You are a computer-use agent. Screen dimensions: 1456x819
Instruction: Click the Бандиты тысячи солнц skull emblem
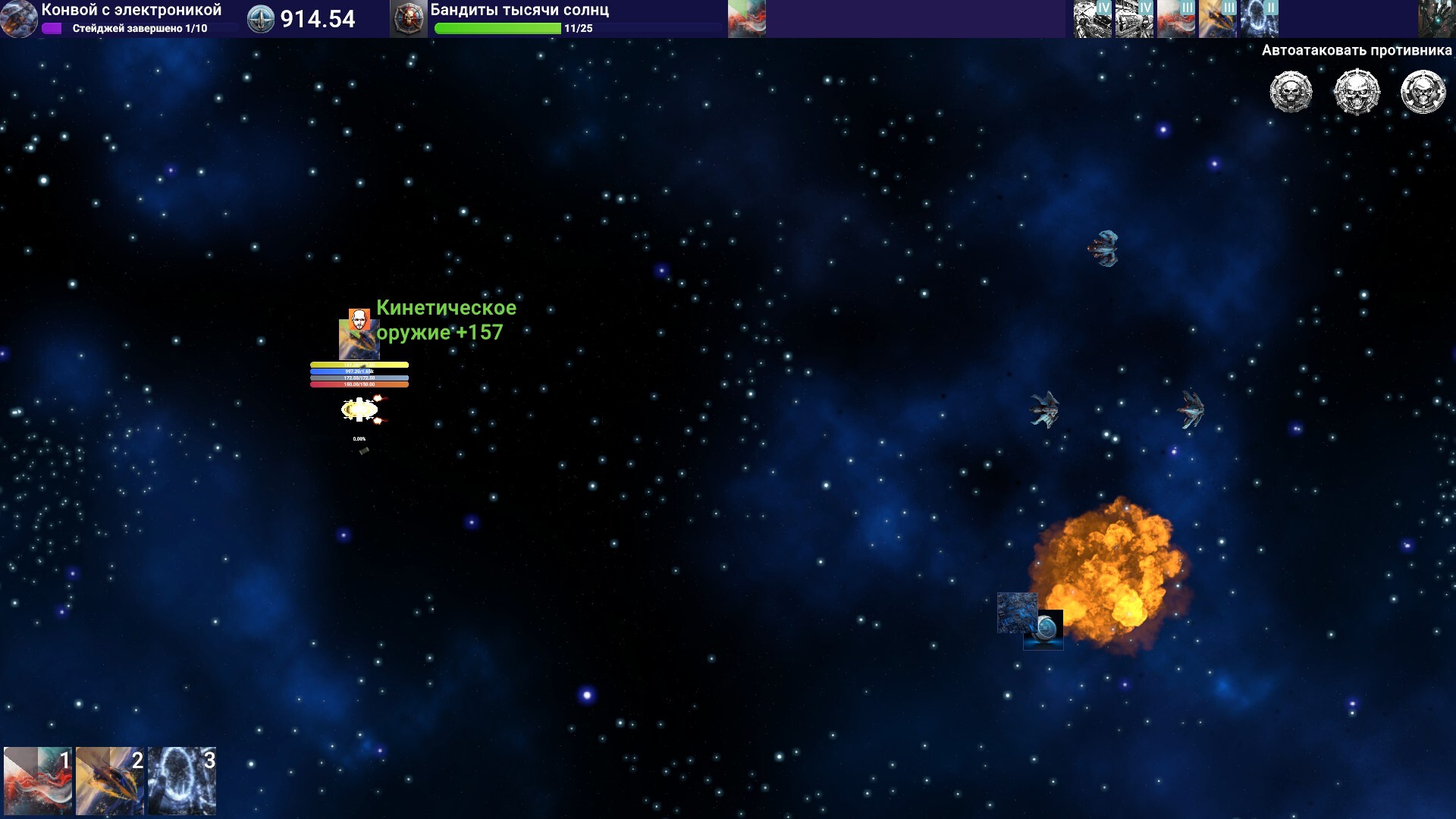point(409,19)
